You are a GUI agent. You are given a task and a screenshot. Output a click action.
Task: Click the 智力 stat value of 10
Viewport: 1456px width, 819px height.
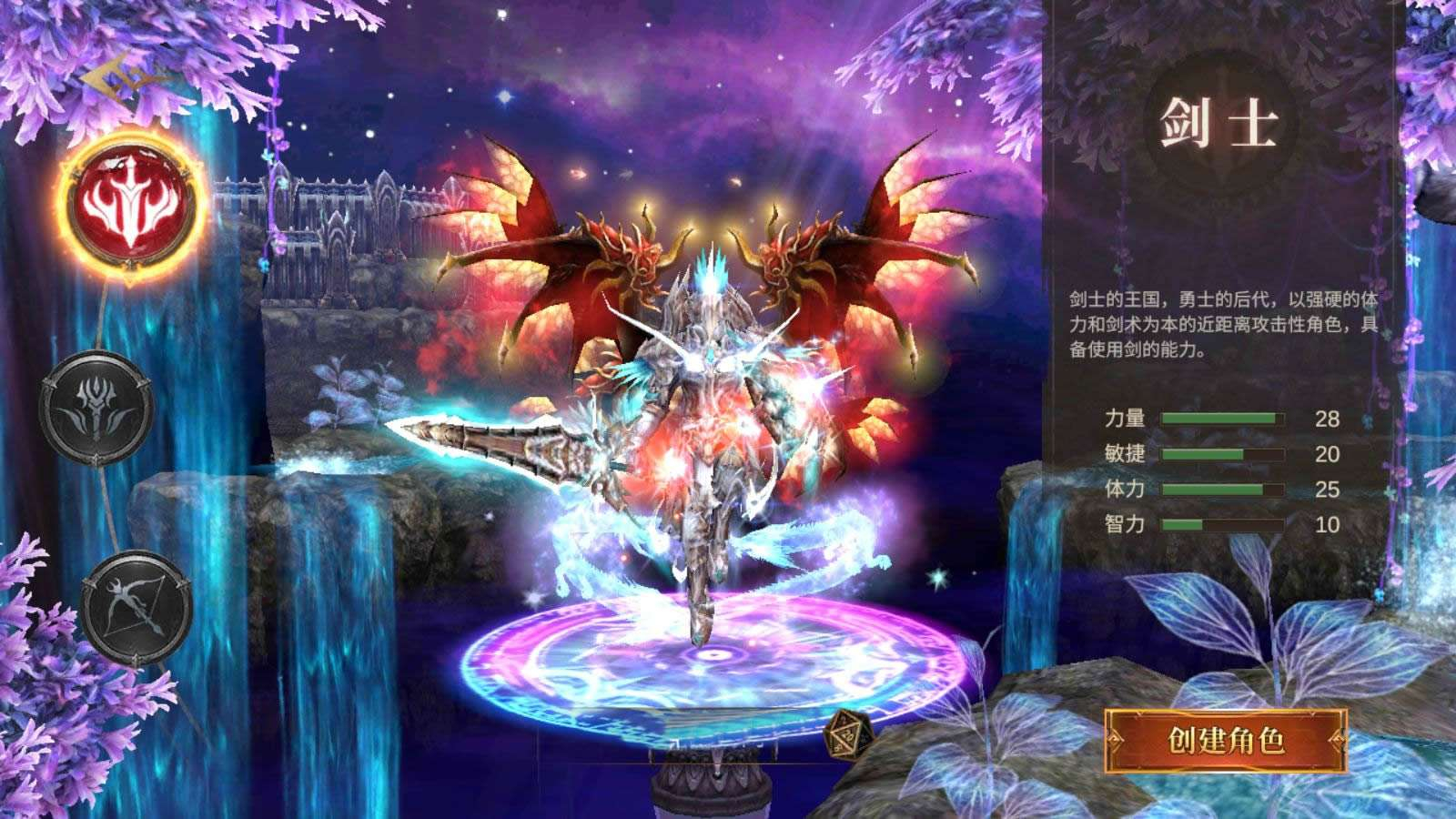click(x=1328, y=521)
